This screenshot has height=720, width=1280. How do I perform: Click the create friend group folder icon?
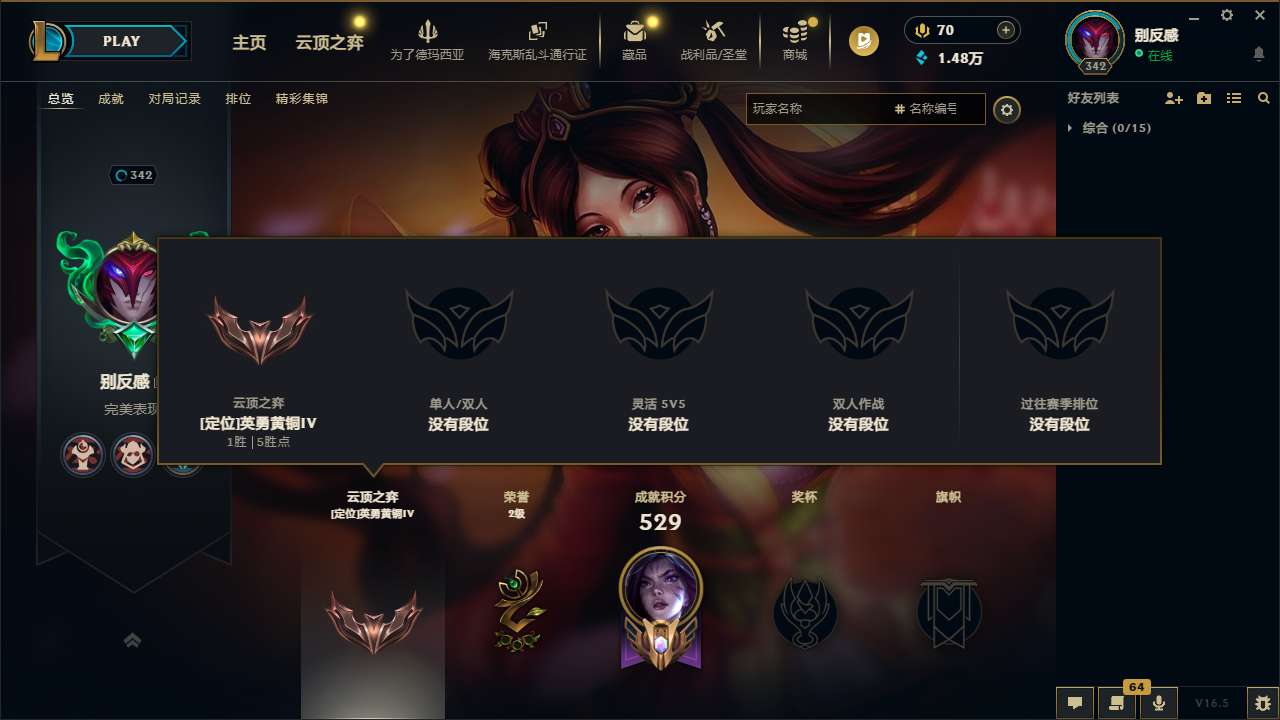[x=1203, y=98]
